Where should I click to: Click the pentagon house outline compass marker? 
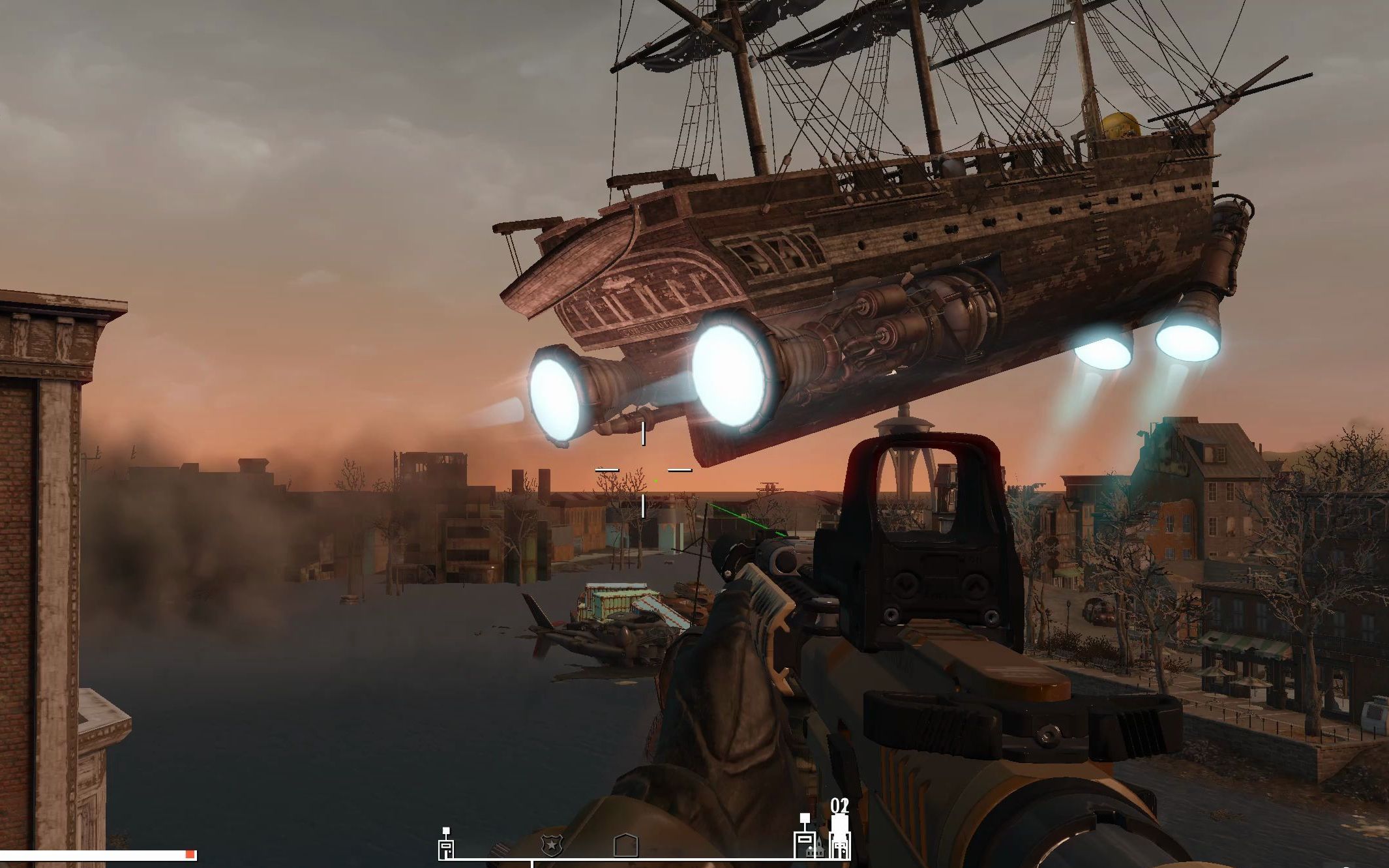coord(625,846)
